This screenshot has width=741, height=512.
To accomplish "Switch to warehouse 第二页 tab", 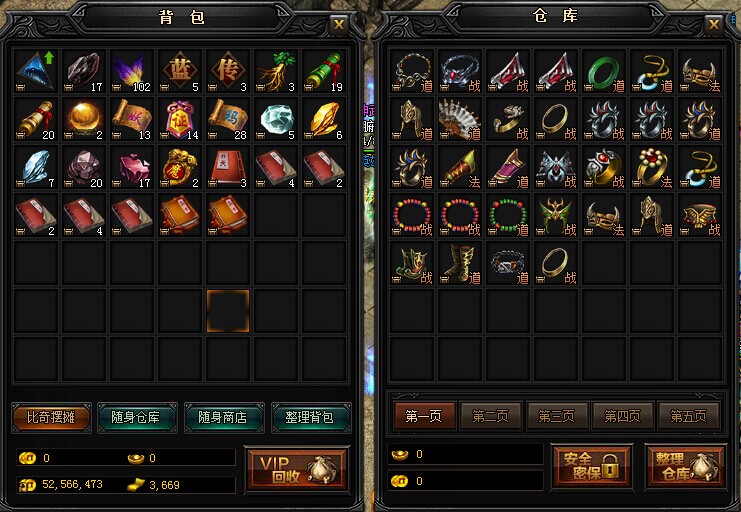I will pyautogui.click(x=490, y=416).
